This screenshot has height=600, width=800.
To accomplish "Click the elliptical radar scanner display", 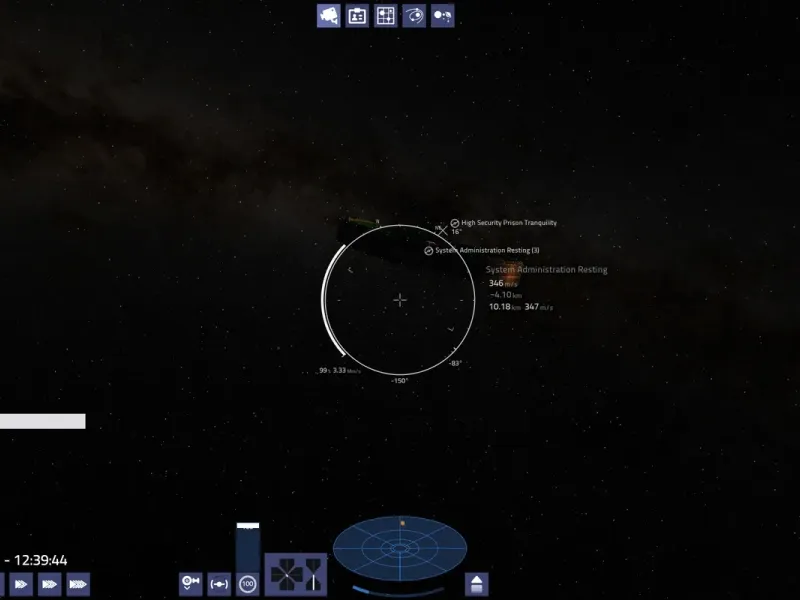I will click(400, 550).
